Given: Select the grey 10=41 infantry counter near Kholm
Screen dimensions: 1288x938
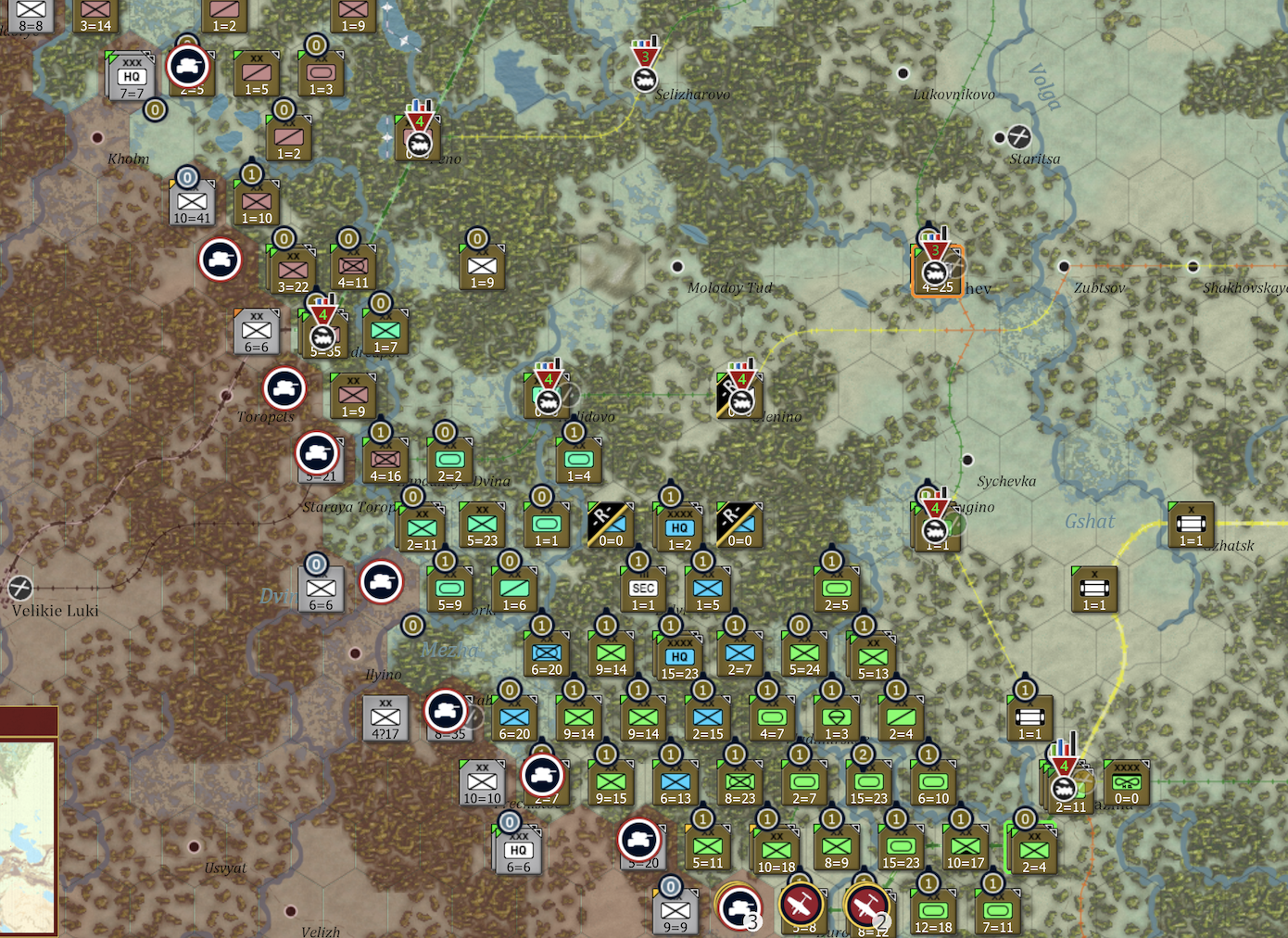Looking at the screenshot, I should (194, 200).
